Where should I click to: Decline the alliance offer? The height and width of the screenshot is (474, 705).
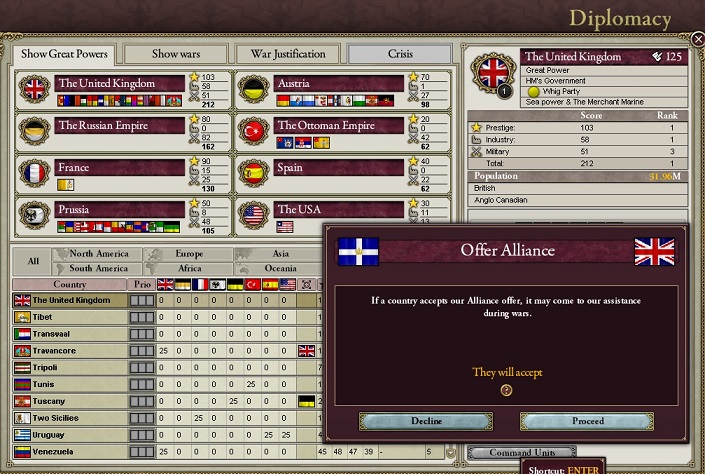(x=426, y=421)
